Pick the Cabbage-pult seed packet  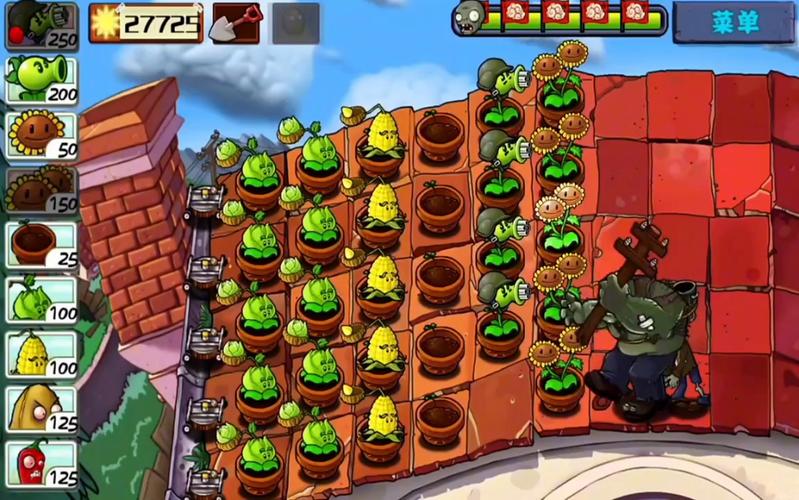click(42, 299)
